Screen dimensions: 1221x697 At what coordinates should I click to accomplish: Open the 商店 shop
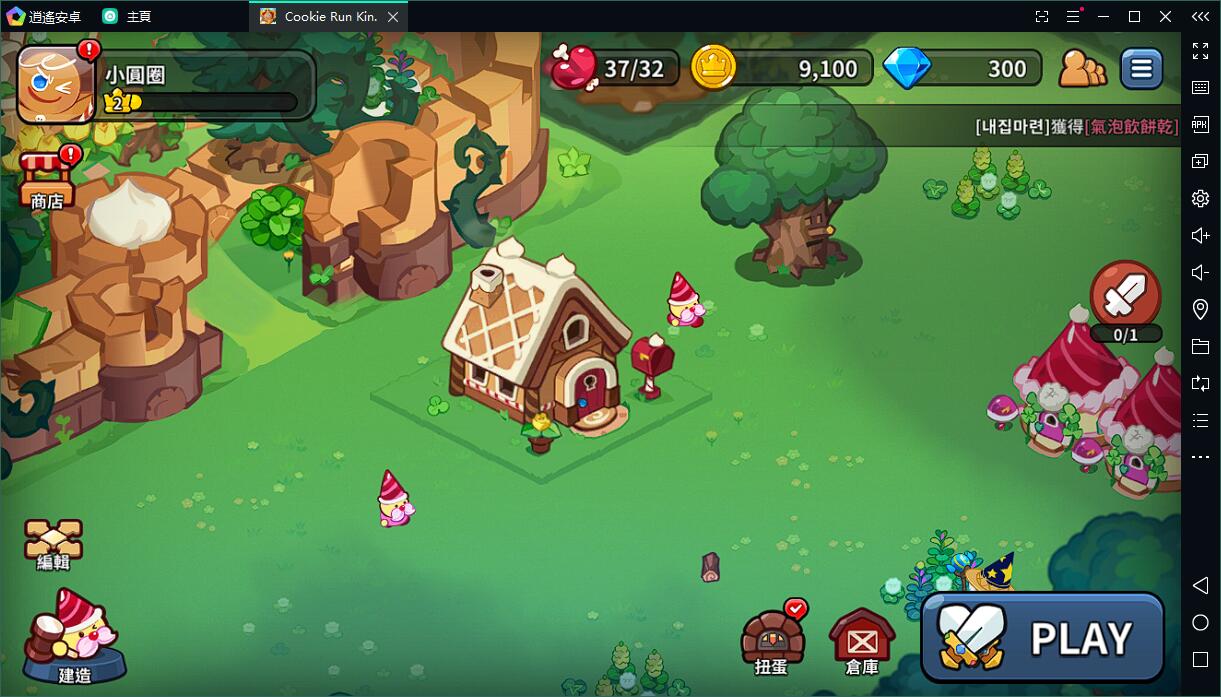(47, 180)
